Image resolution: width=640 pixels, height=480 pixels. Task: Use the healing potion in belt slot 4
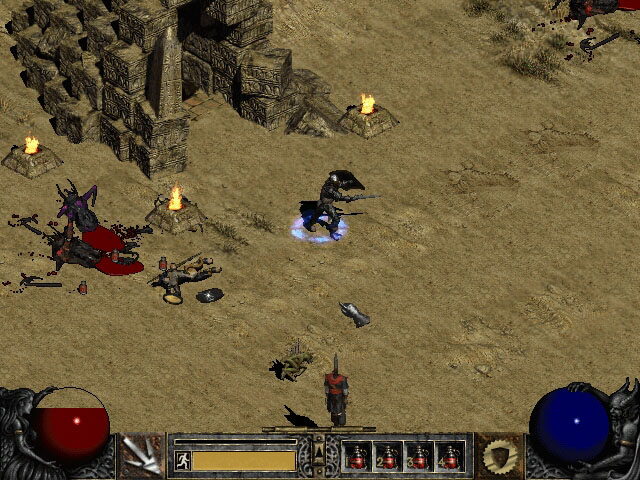pyautogui.click(x=450, y=456)
